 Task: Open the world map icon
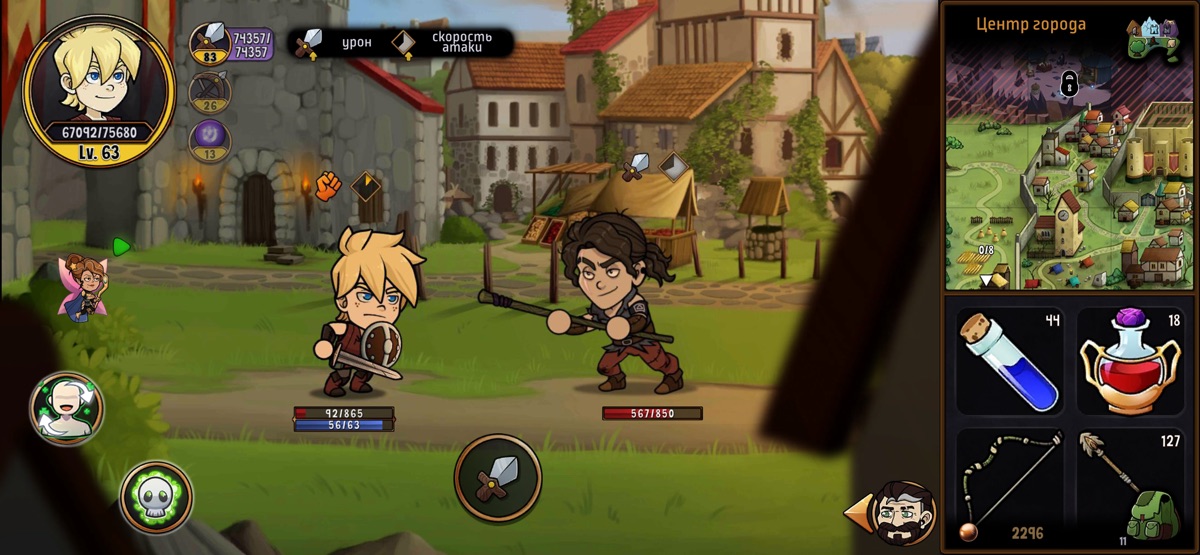click(1153, 41)
